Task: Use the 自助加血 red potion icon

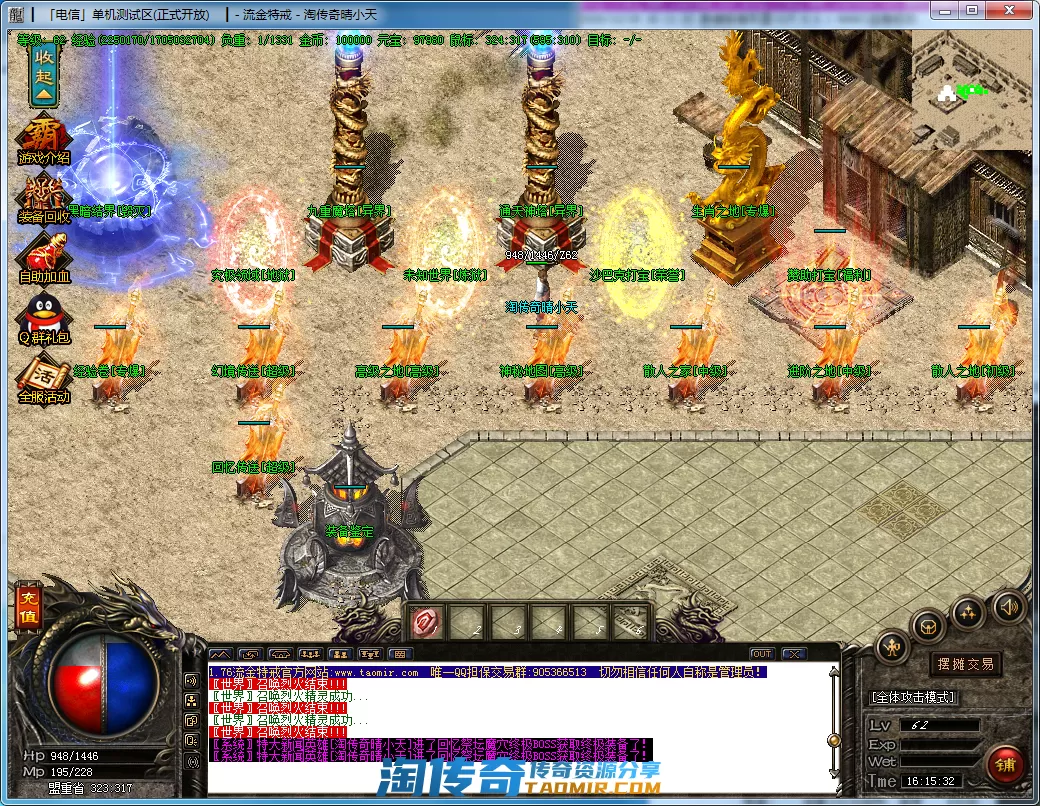Action: (43, 258)
